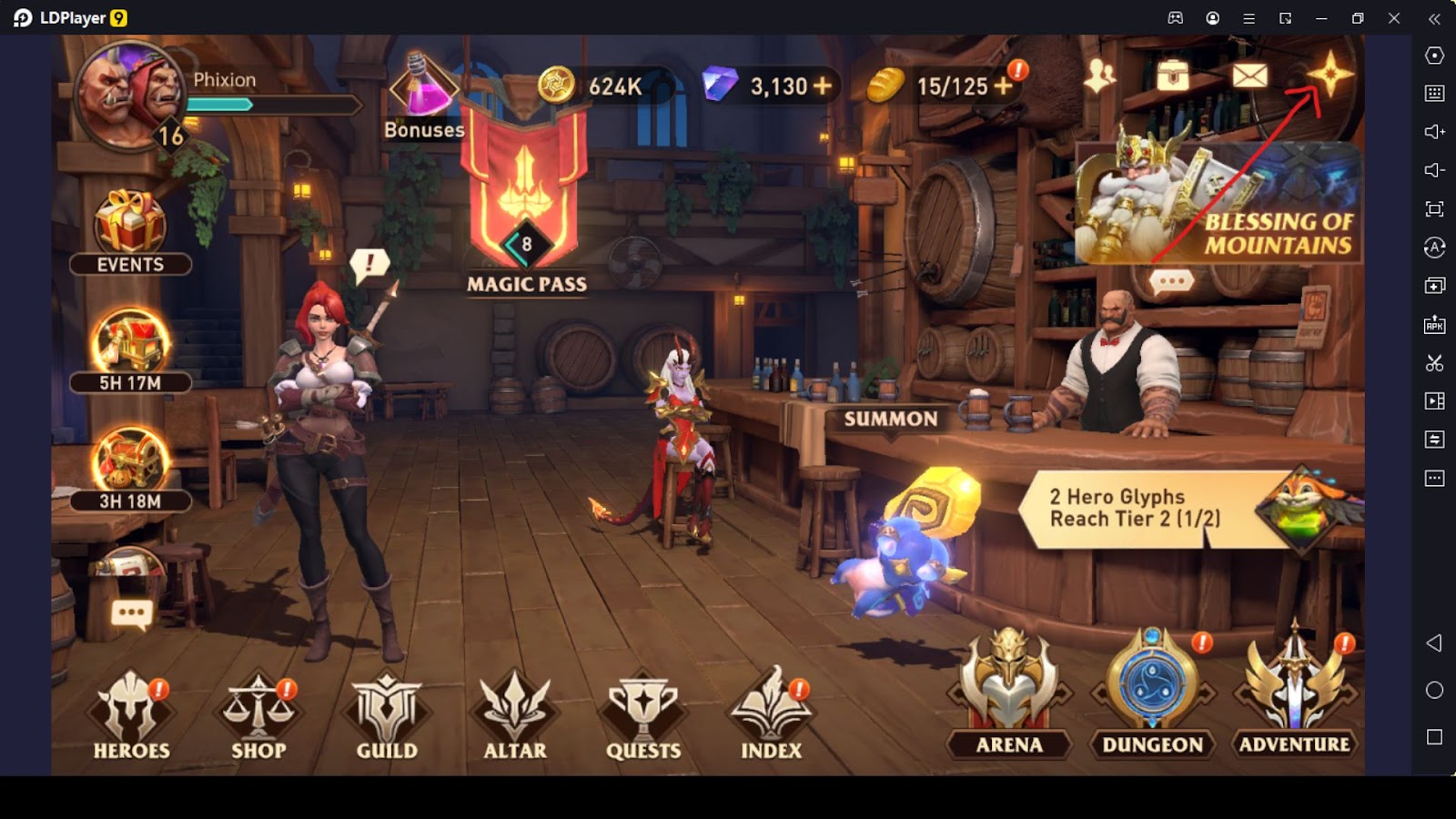Go to the Altar

click(x=515, y=716)
